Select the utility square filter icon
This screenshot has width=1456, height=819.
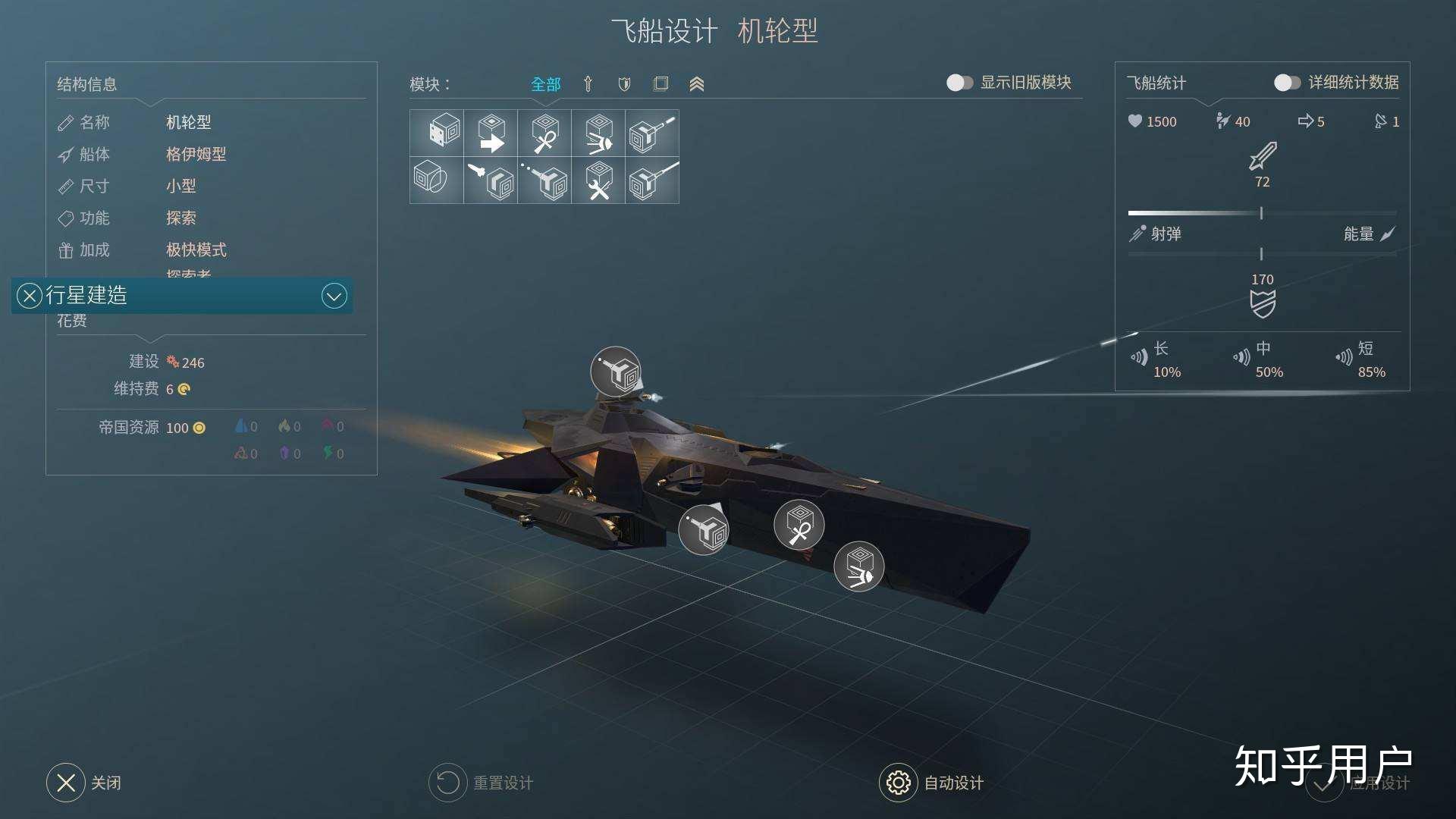(660, 83)
